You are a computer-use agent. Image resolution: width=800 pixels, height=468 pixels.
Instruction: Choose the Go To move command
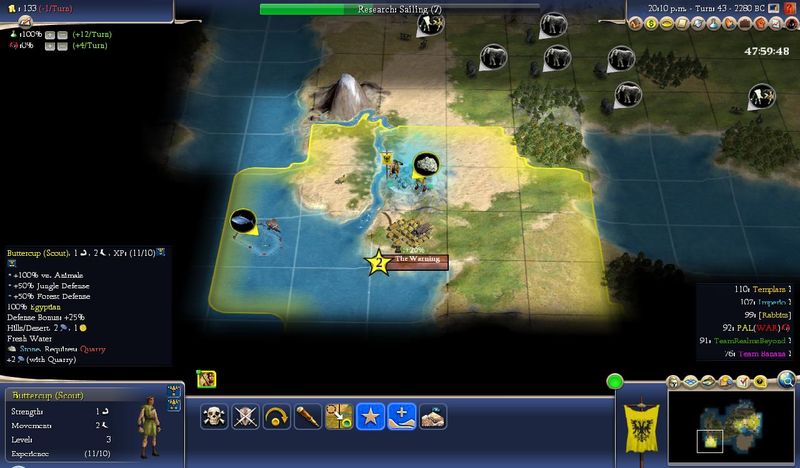tap(337, 418)
